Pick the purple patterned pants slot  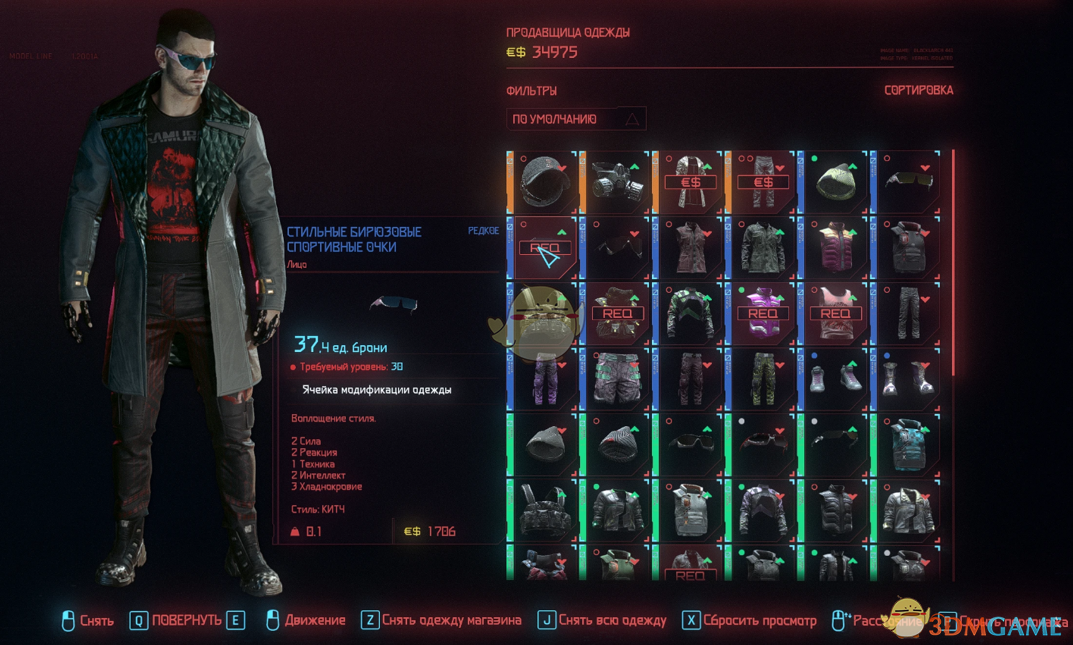point(544,378)
